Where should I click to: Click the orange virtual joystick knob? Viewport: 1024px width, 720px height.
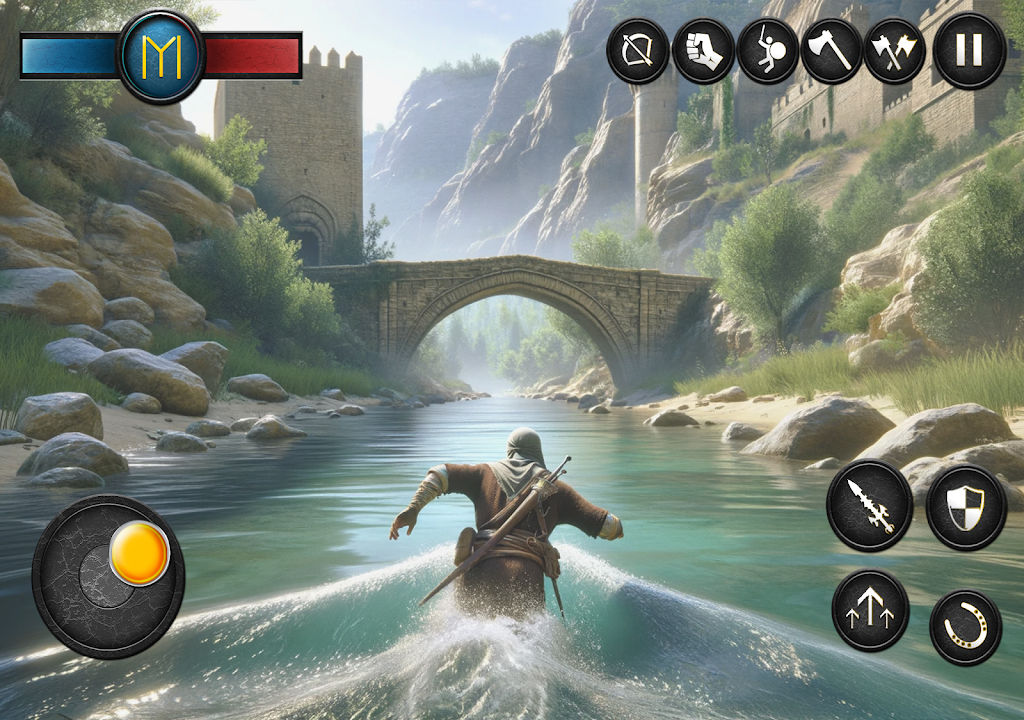coord(139,553)
